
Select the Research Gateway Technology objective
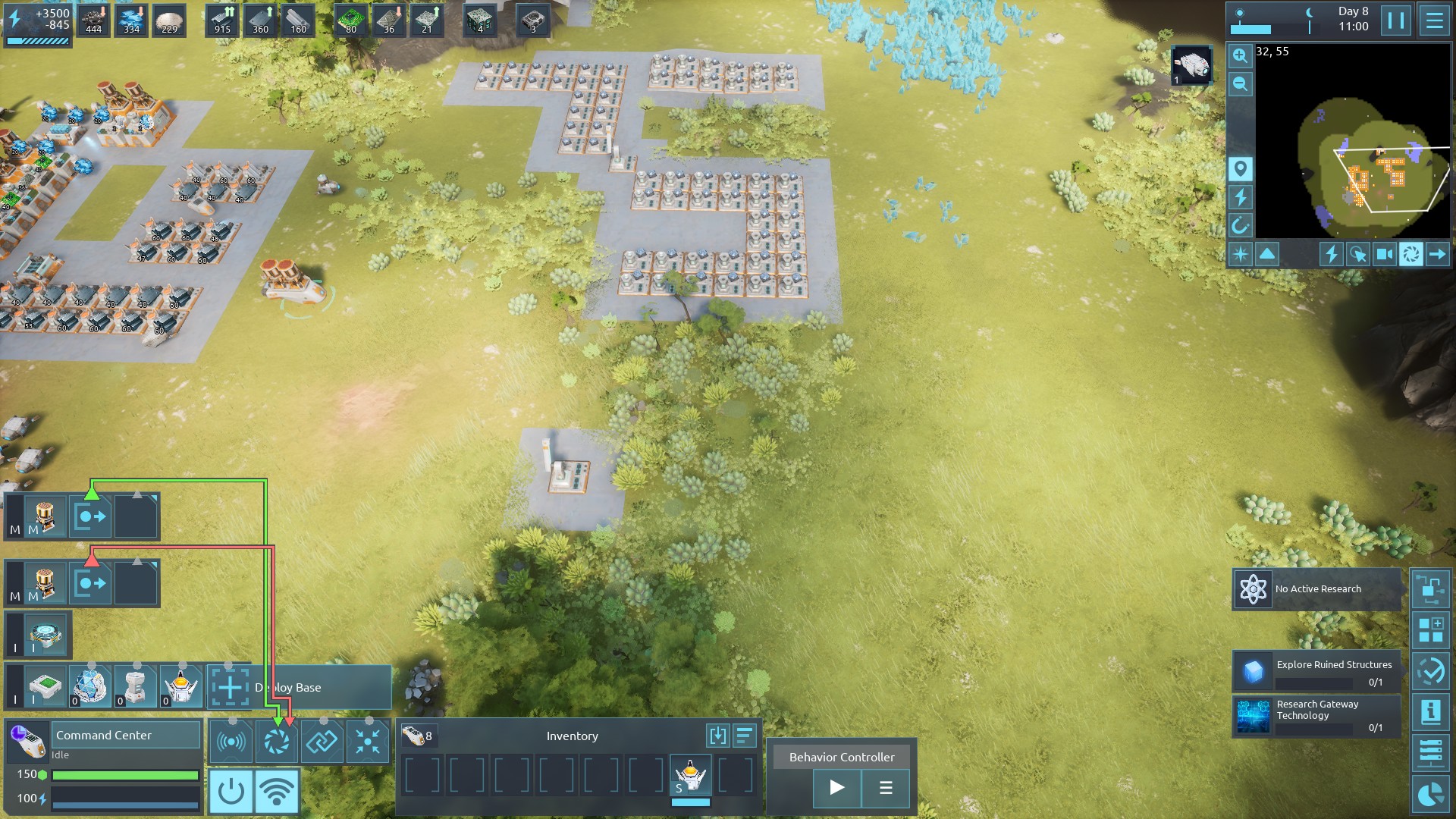point(1316,716)
